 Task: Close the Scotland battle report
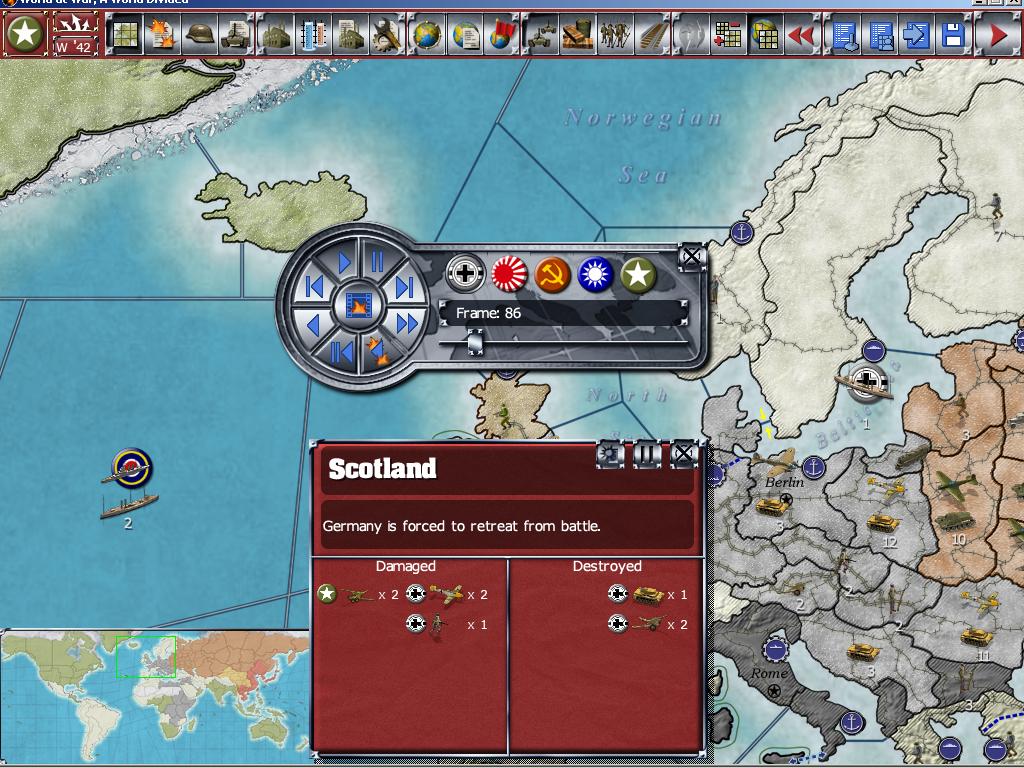(x=683, y=454)
